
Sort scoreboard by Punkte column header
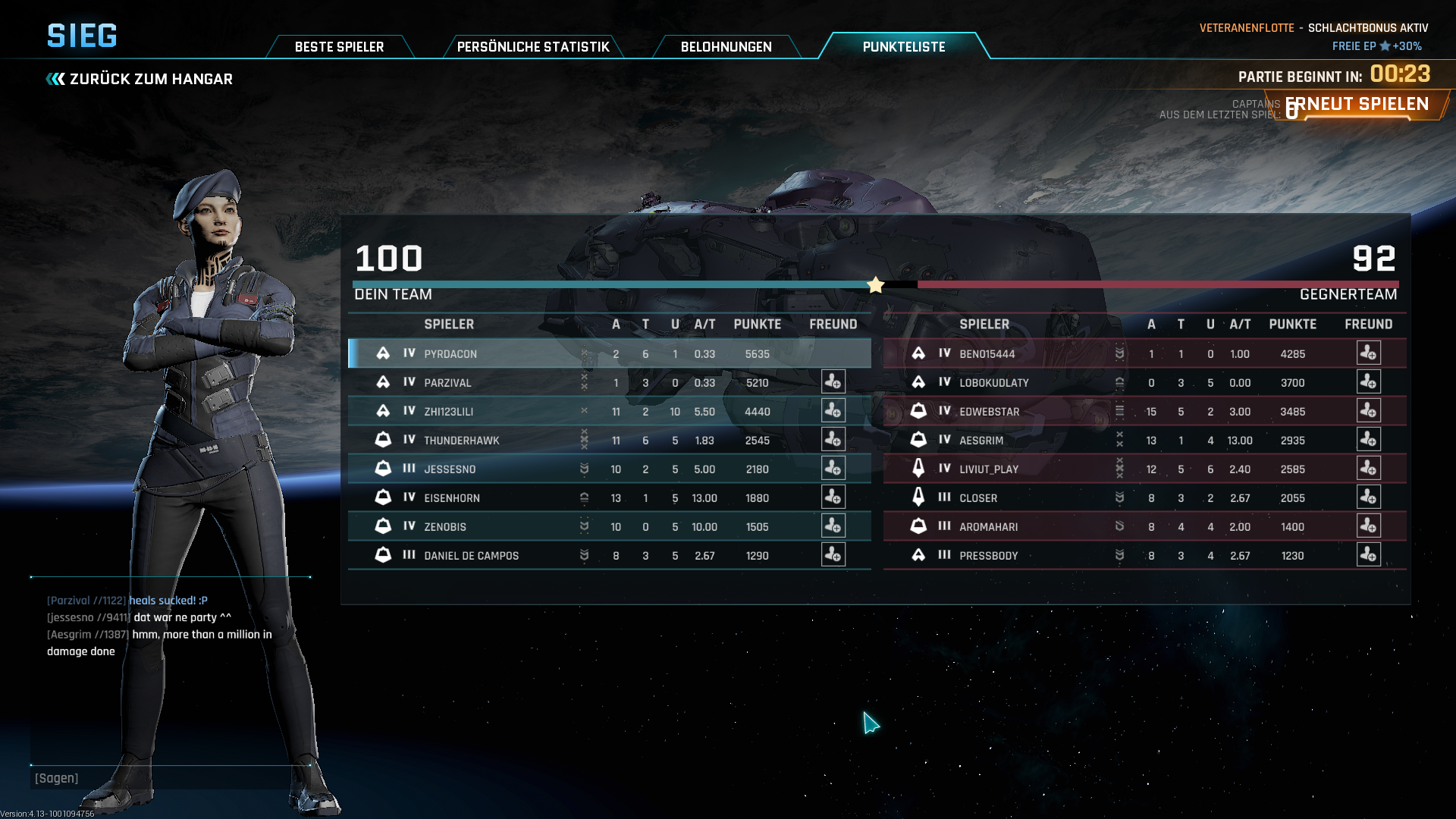757,325
